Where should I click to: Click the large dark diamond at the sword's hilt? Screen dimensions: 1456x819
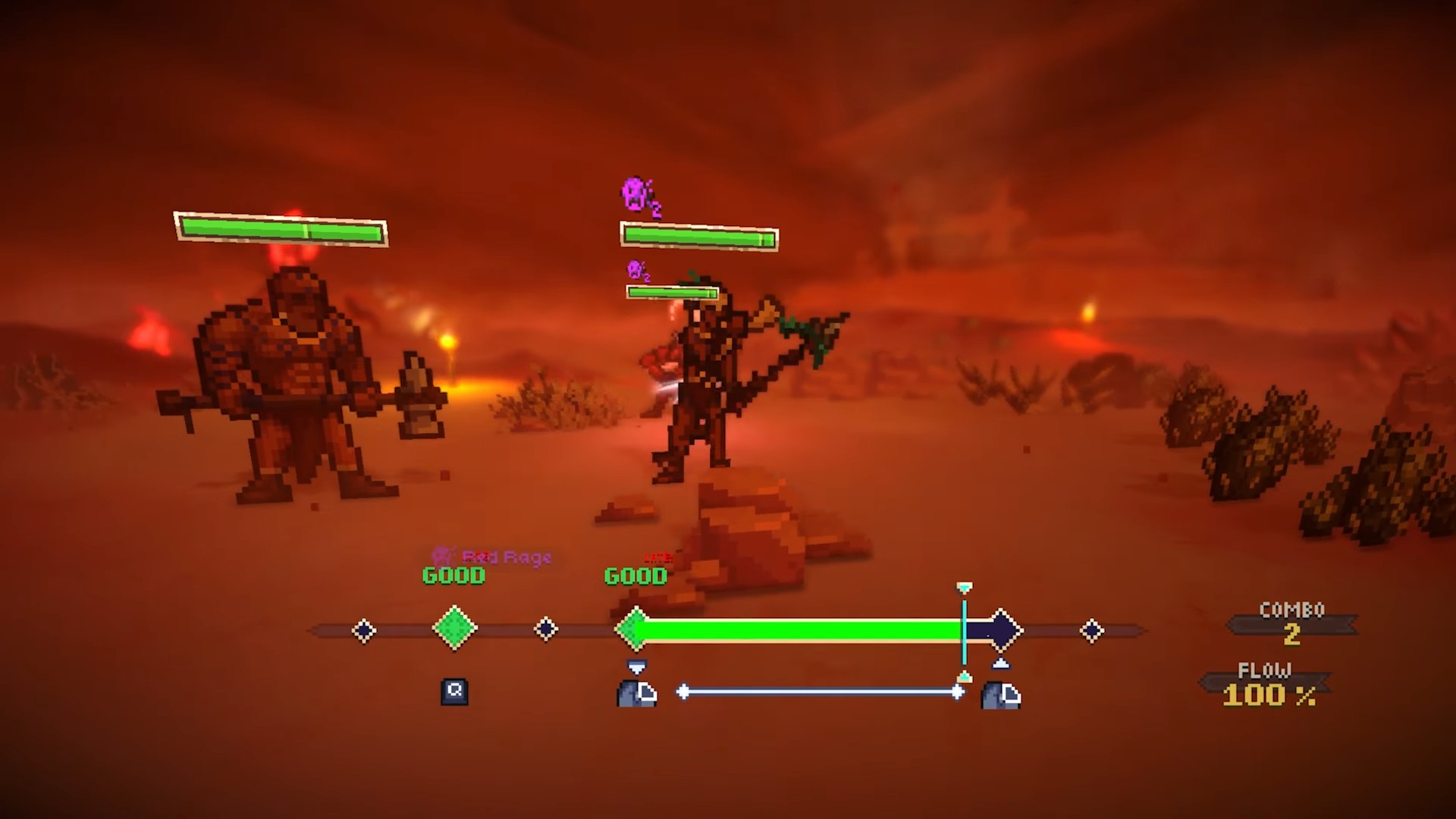(x=1001, y=629)
